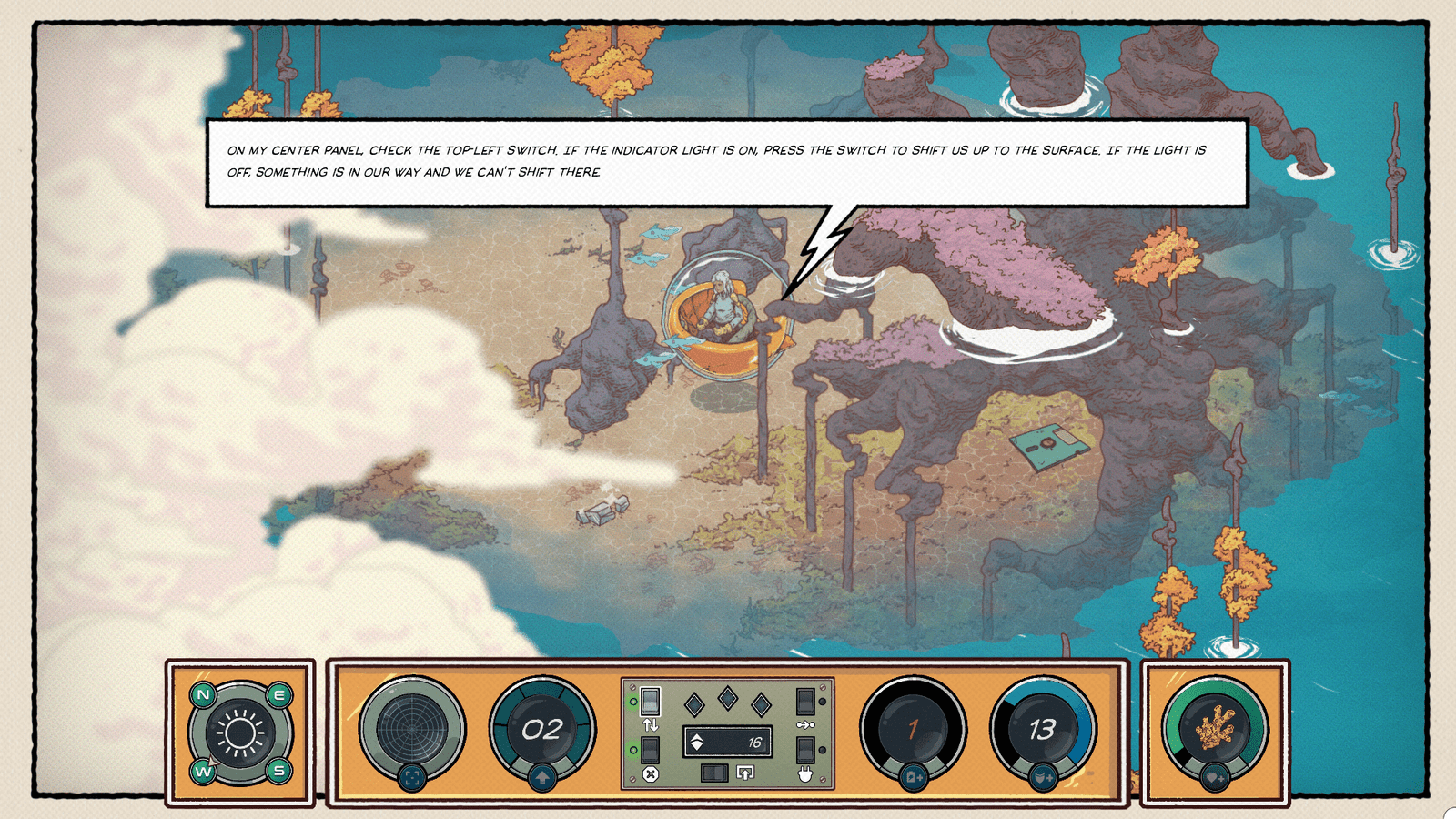Open the radar scope dial
Image resolution: width=1456 pixels, height=819 pixels.
coord(412,728)
